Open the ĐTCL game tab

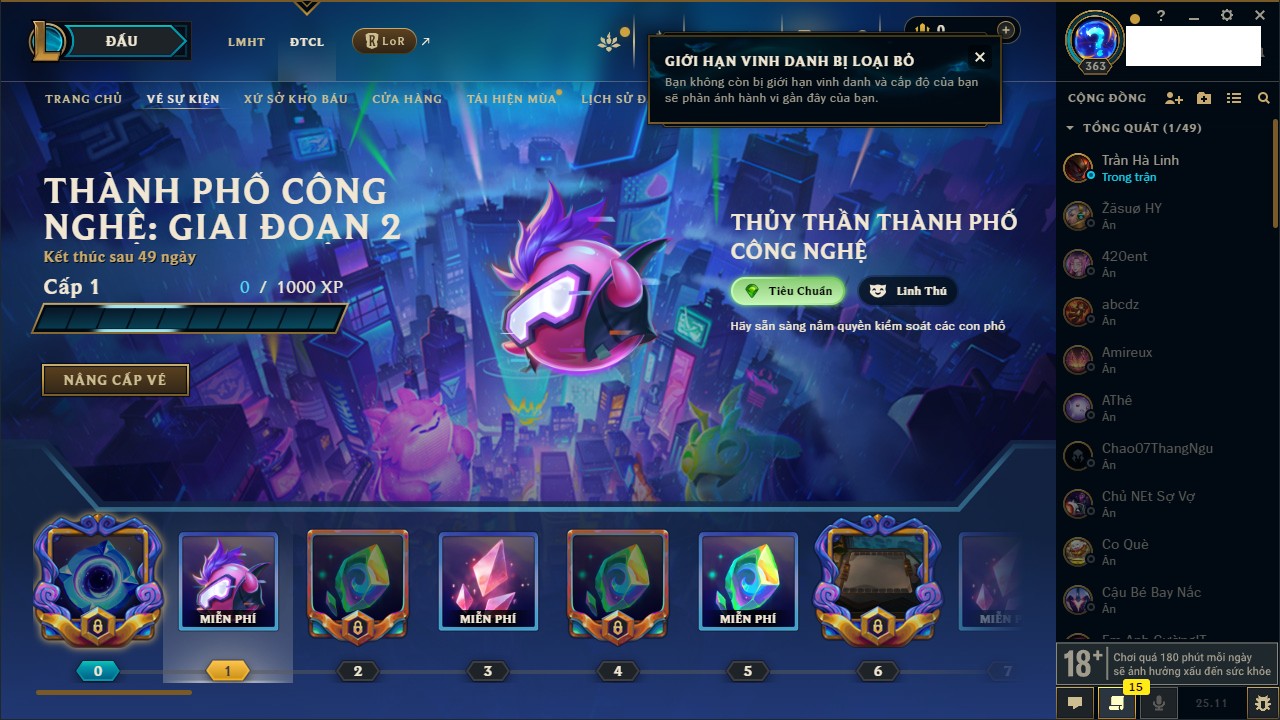pyautogui.click(x=307, y=42)
